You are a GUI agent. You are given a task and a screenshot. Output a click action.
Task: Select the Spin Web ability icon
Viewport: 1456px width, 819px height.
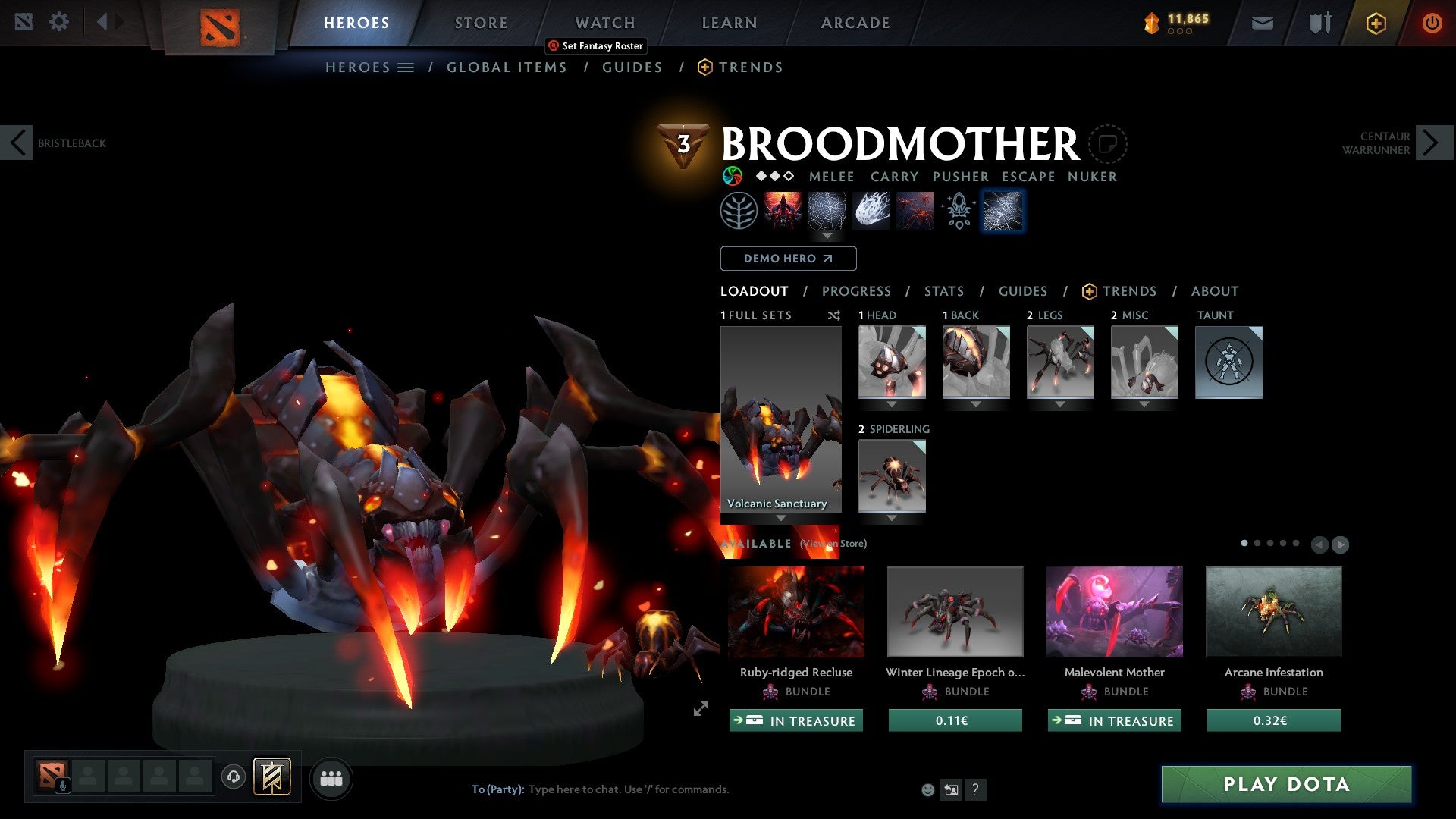[827, 210]
